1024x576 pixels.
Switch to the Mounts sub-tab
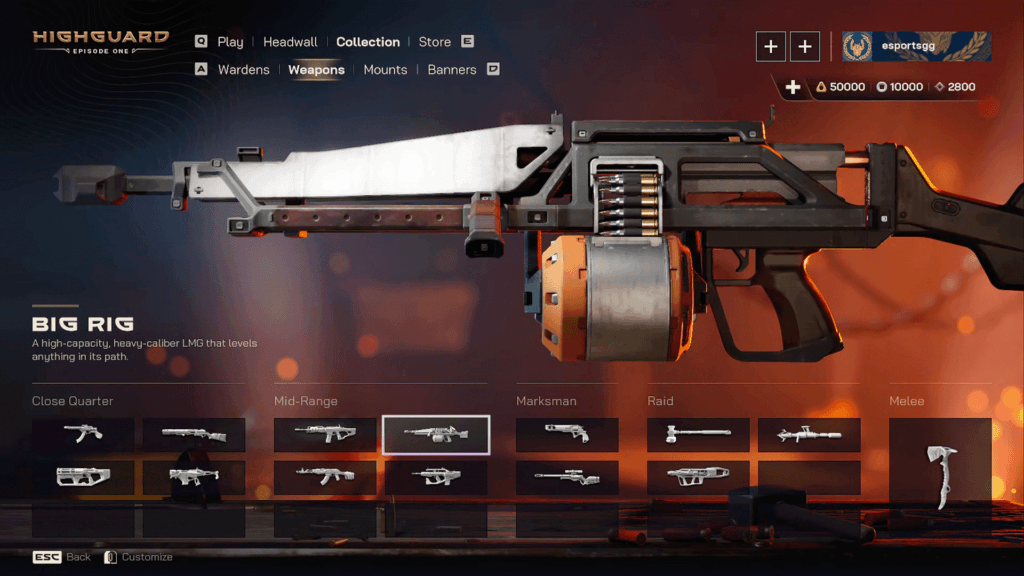(385, 70)
